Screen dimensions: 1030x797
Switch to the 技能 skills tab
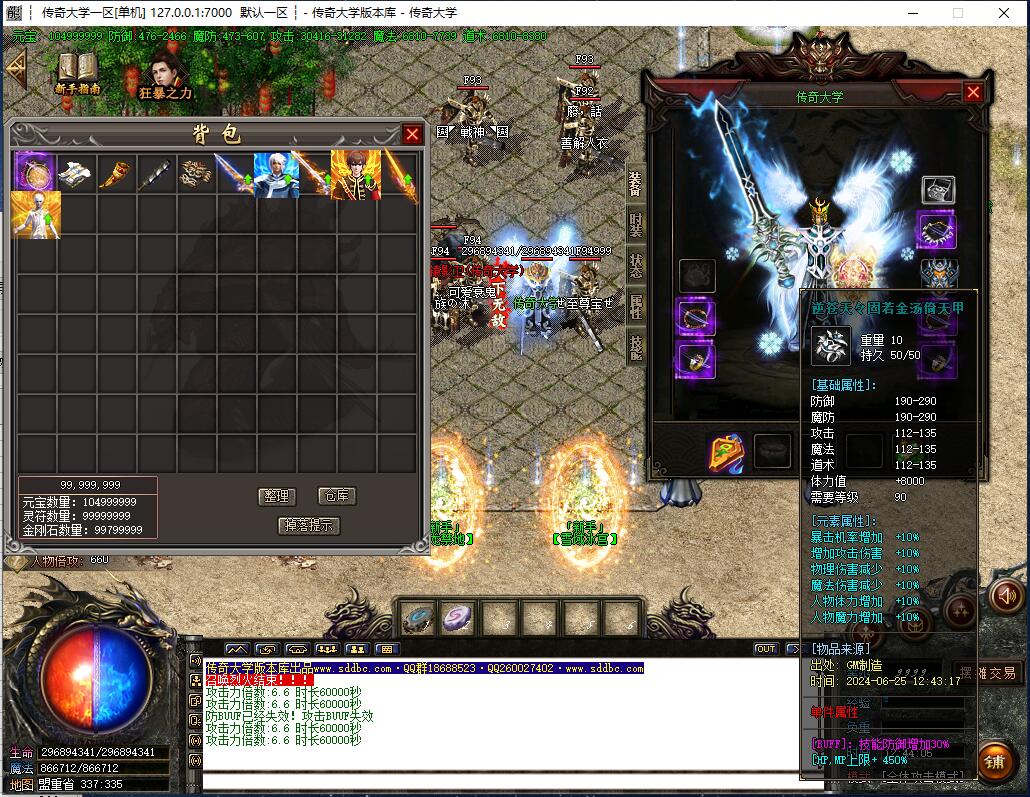(x=636, y=347)
